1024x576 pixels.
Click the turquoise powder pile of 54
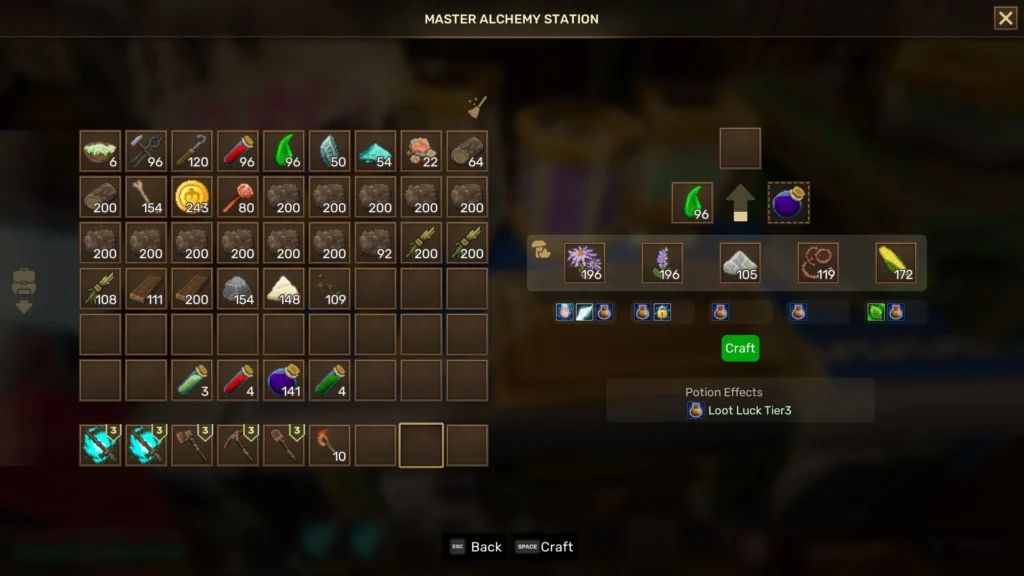pyautogui.click(x=376, y=151)
